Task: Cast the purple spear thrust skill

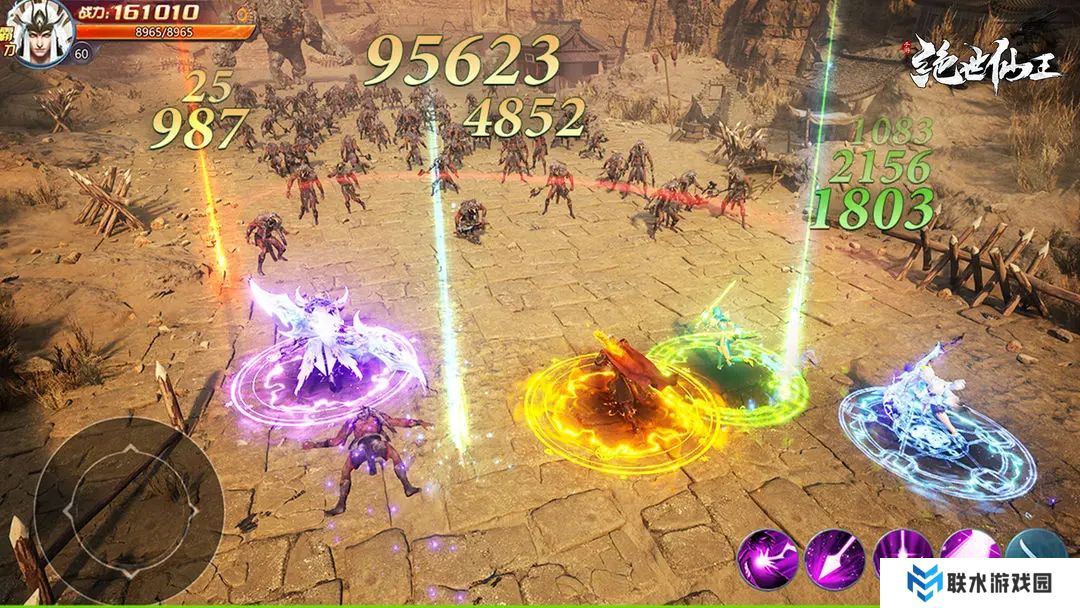Action: click(x=834, y=558)
